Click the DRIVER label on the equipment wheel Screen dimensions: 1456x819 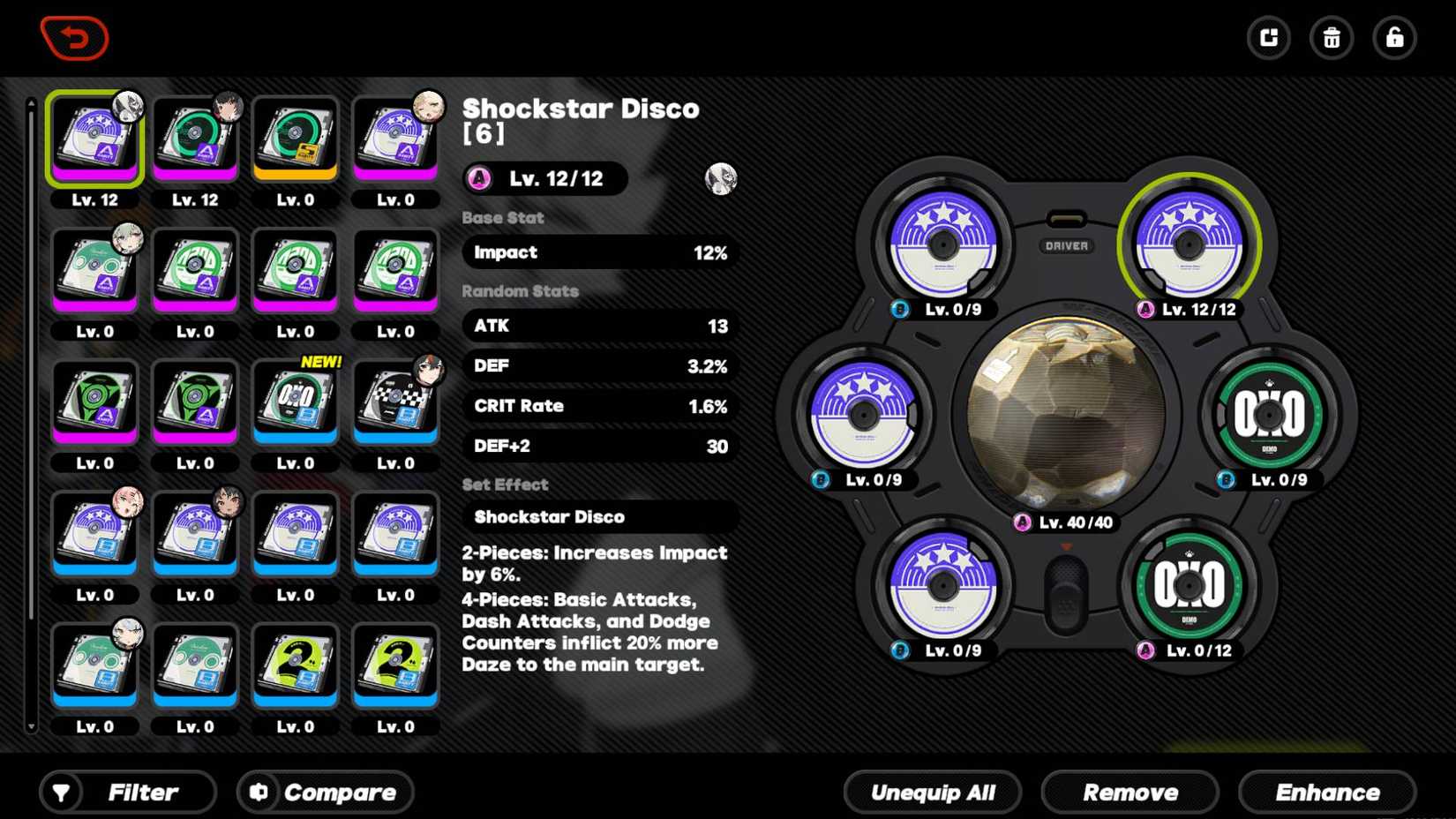pos(1066,246)
